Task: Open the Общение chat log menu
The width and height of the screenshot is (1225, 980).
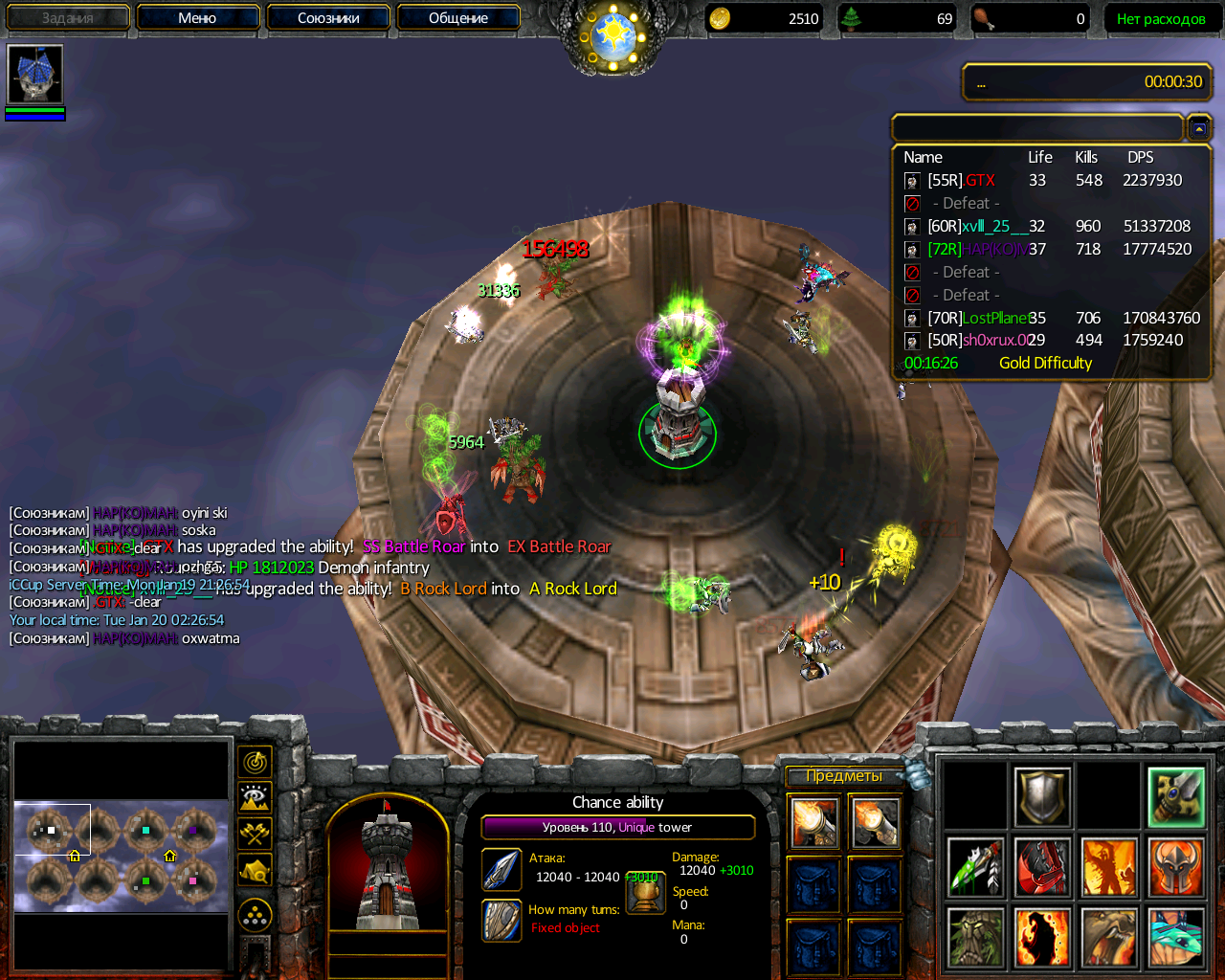Action: (458, 17)
